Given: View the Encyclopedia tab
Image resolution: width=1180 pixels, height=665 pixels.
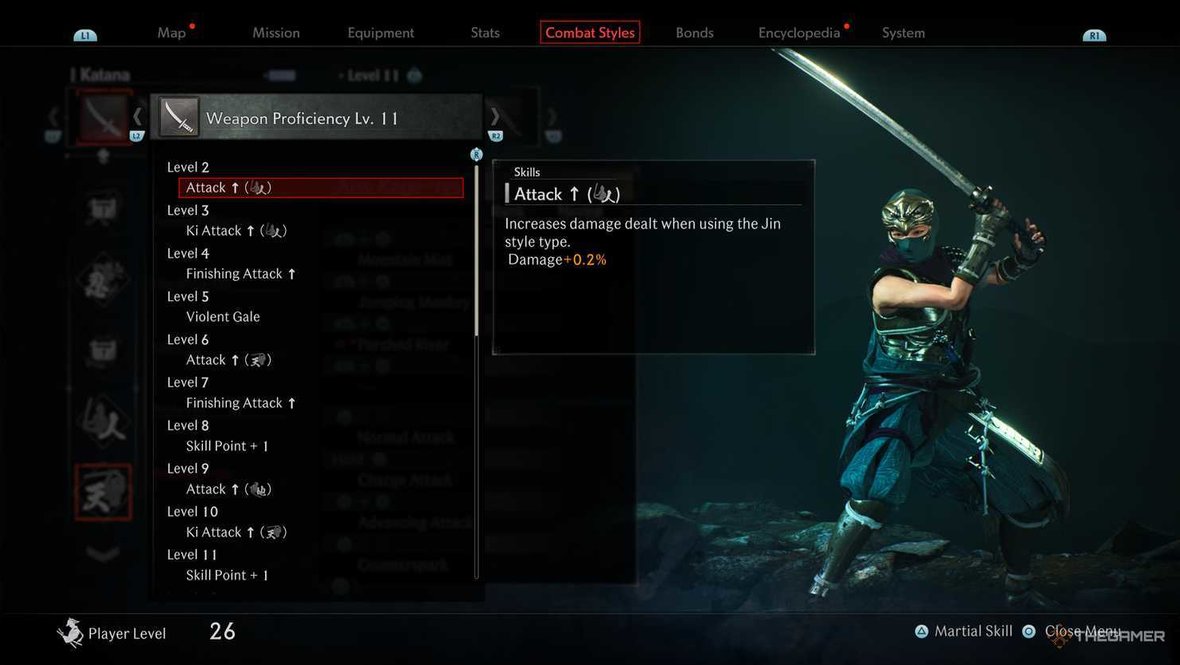Looking at the screenshot, I should [799, 33].
